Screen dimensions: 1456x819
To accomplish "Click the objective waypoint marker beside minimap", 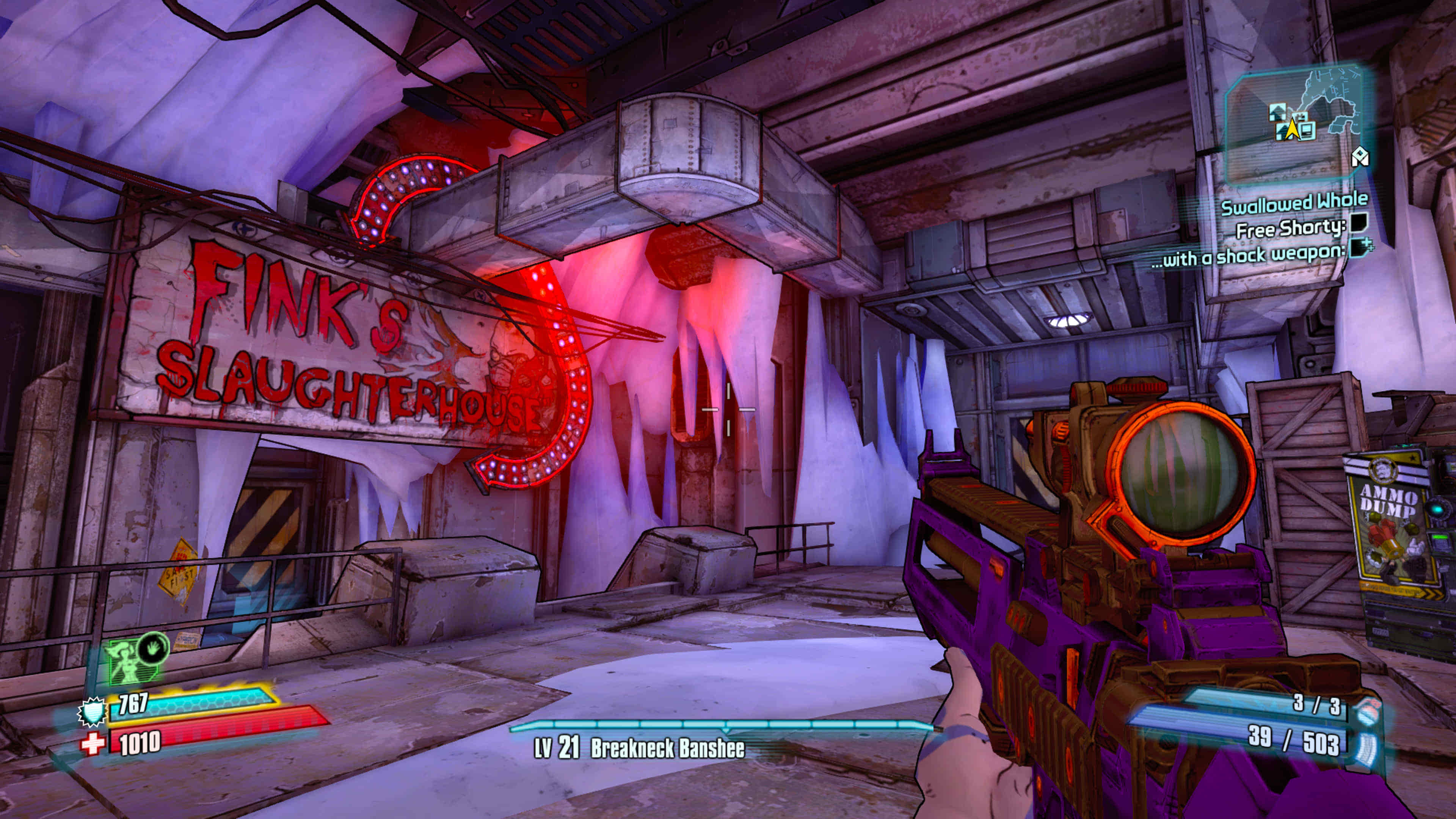I will tap(1359, 157).
